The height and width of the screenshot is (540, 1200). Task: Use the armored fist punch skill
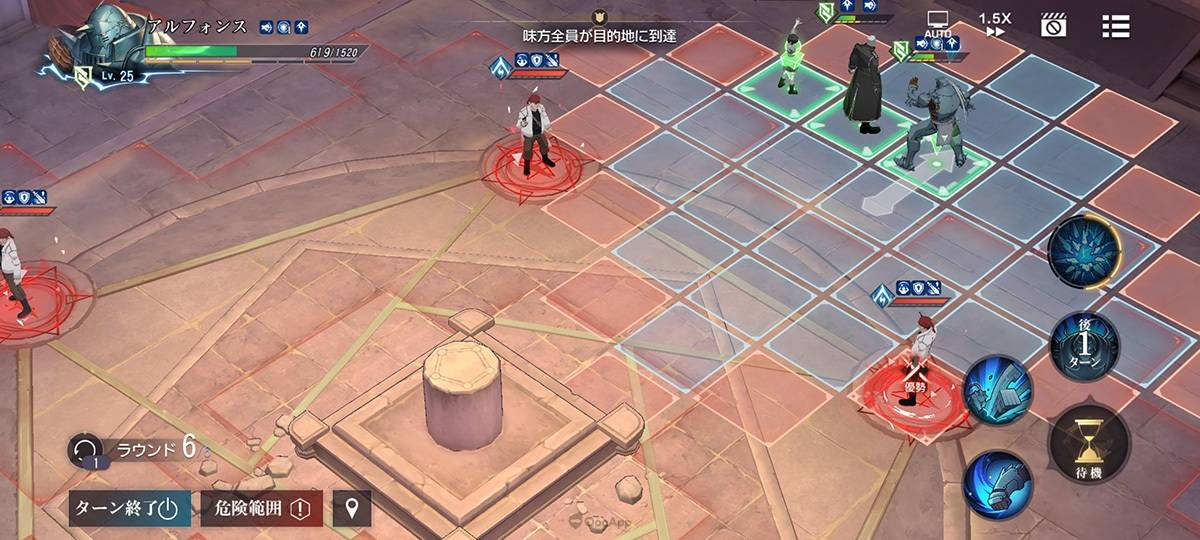(x=998, y=484)
